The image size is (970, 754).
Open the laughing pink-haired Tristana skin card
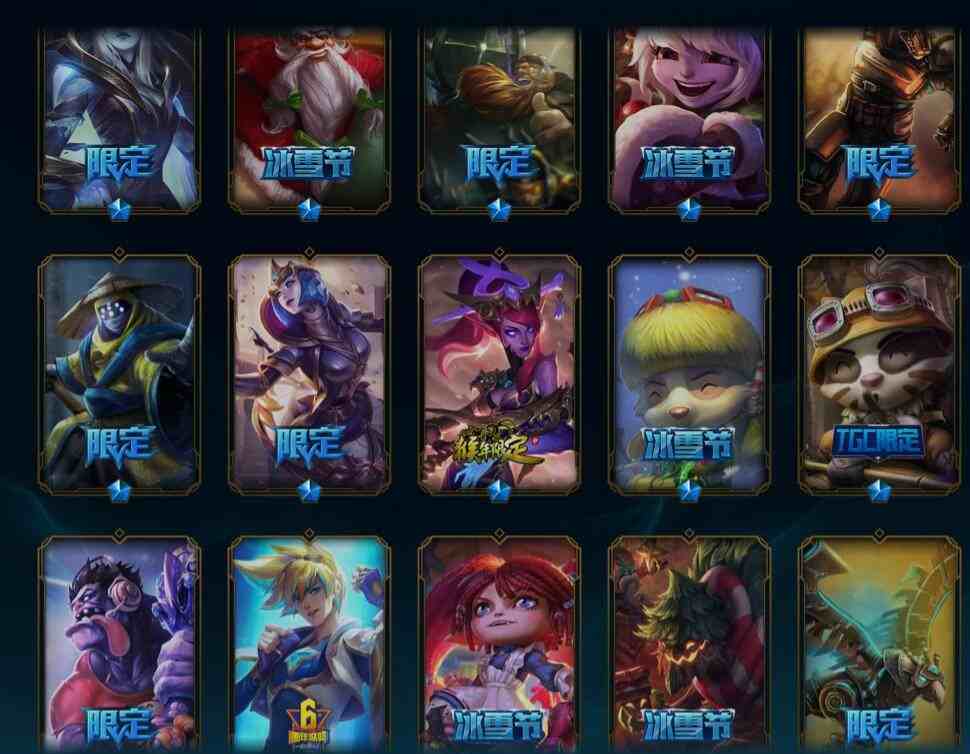(x=689, y=118)
